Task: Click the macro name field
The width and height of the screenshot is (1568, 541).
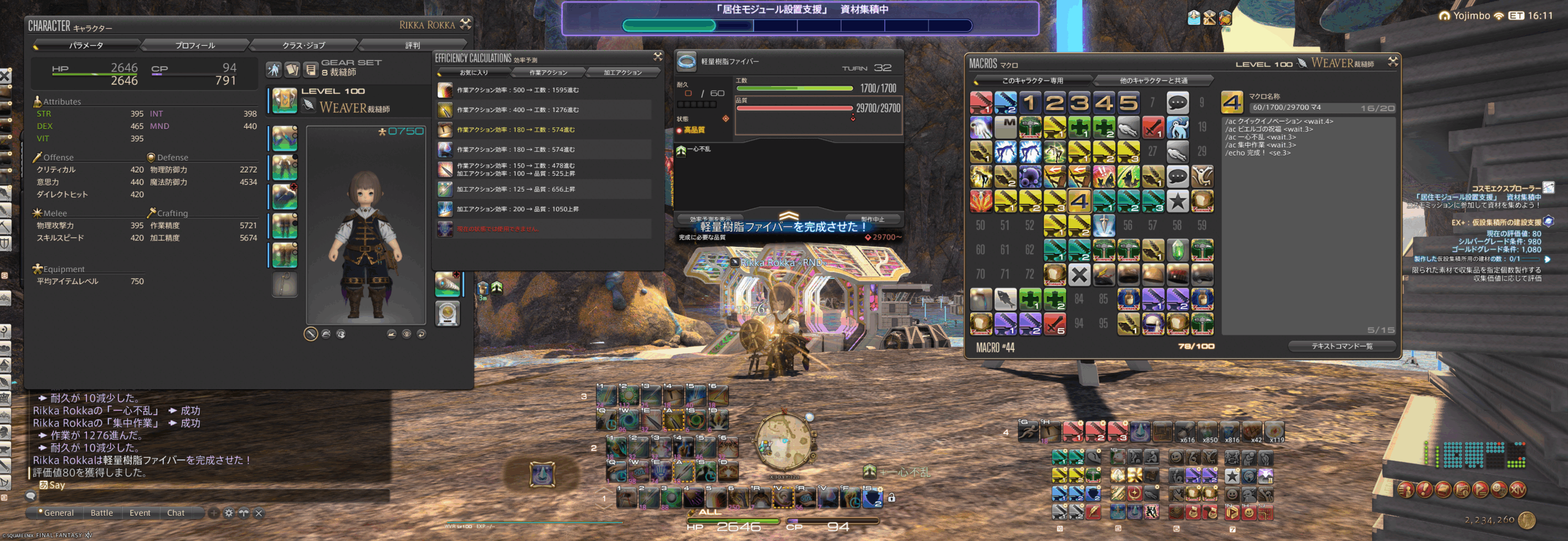Action: tap(1322, 108)
